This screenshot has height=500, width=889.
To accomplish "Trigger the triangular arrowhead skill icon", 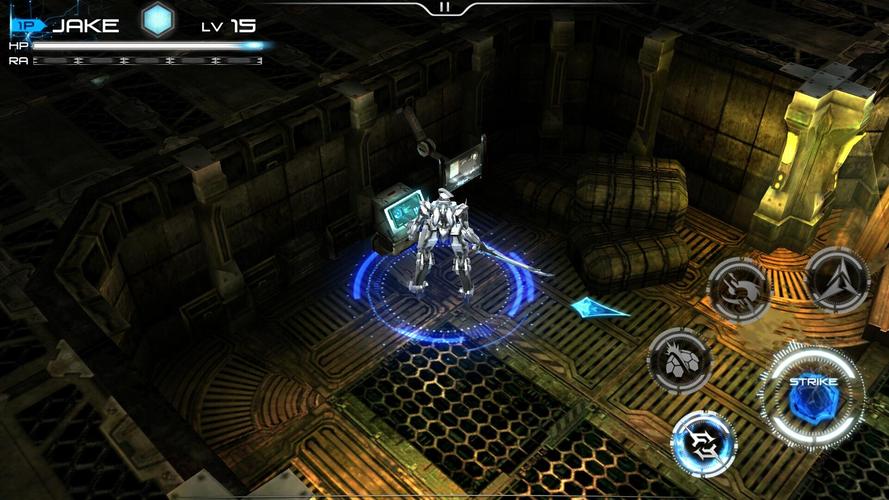I will 837,280.
